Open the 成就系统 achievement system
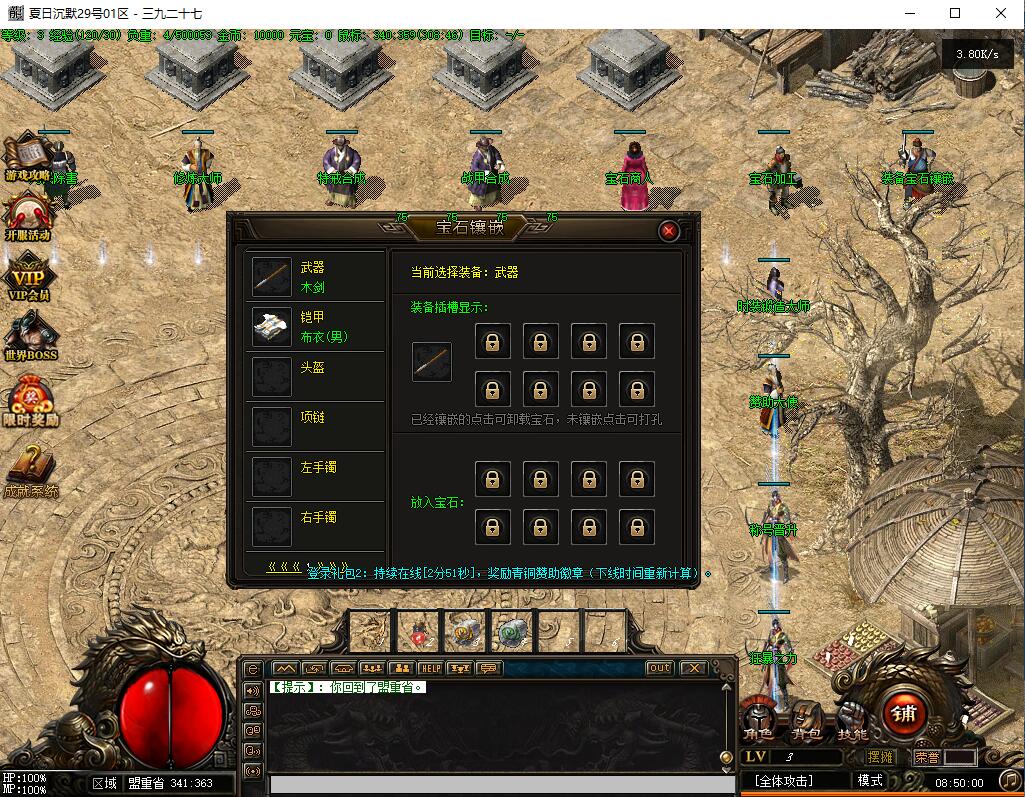1025x797 pixels. (x=30, y=470)
